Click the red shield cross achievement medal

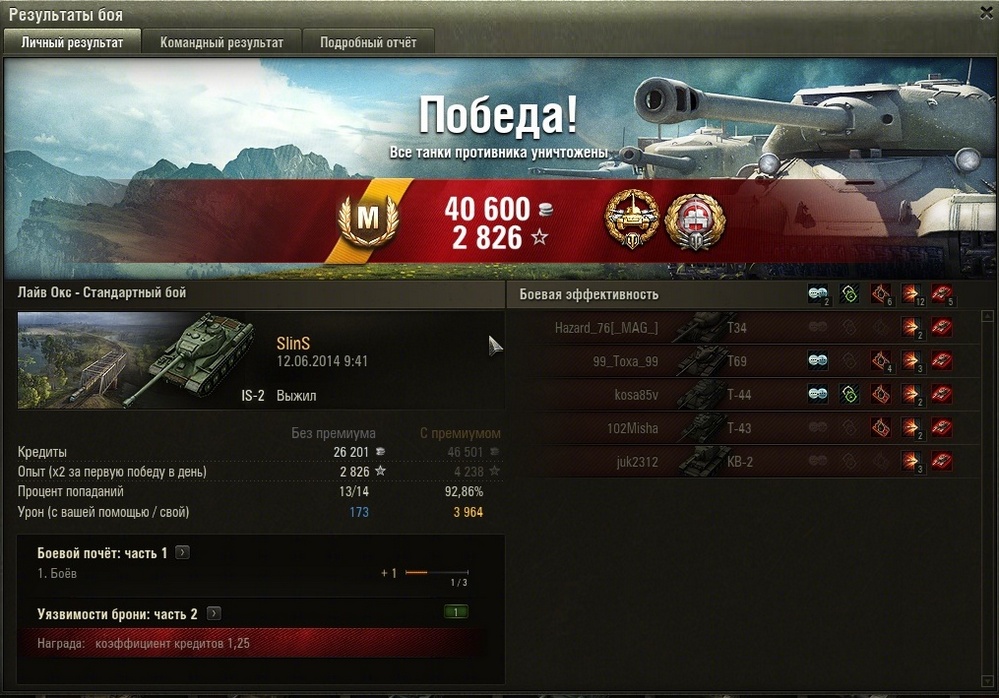point(694,221)
